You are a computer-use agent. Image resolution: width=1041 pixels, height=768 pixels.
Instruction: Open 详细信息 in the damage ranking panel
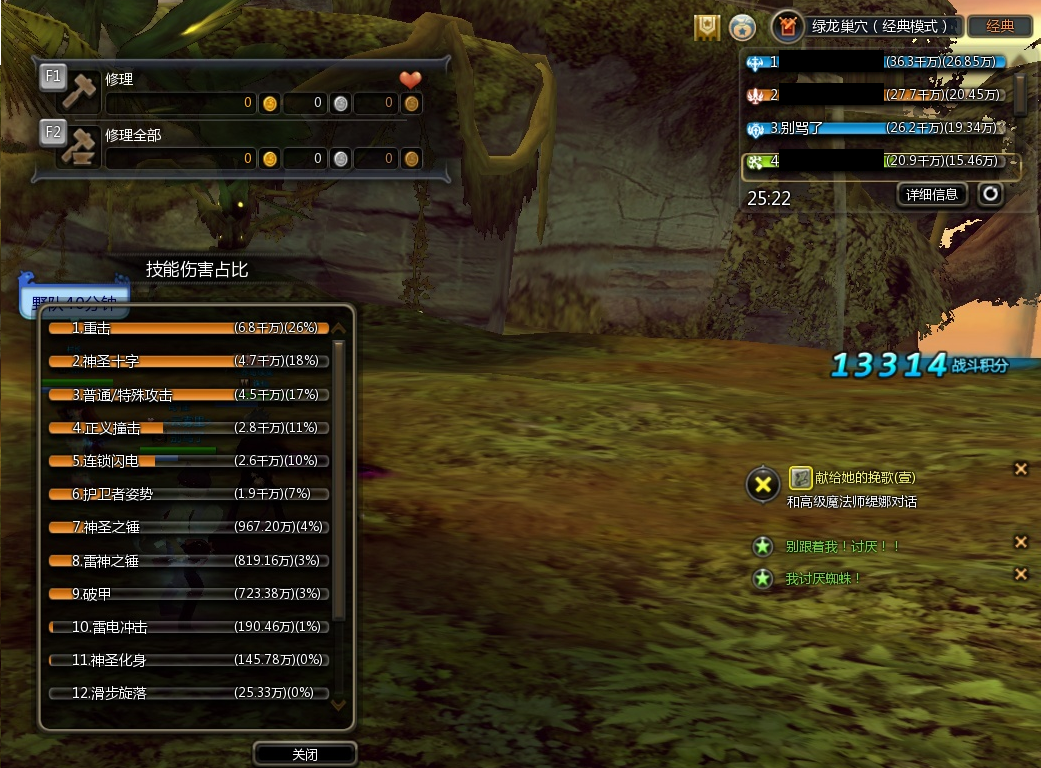[x=931, y=194]
